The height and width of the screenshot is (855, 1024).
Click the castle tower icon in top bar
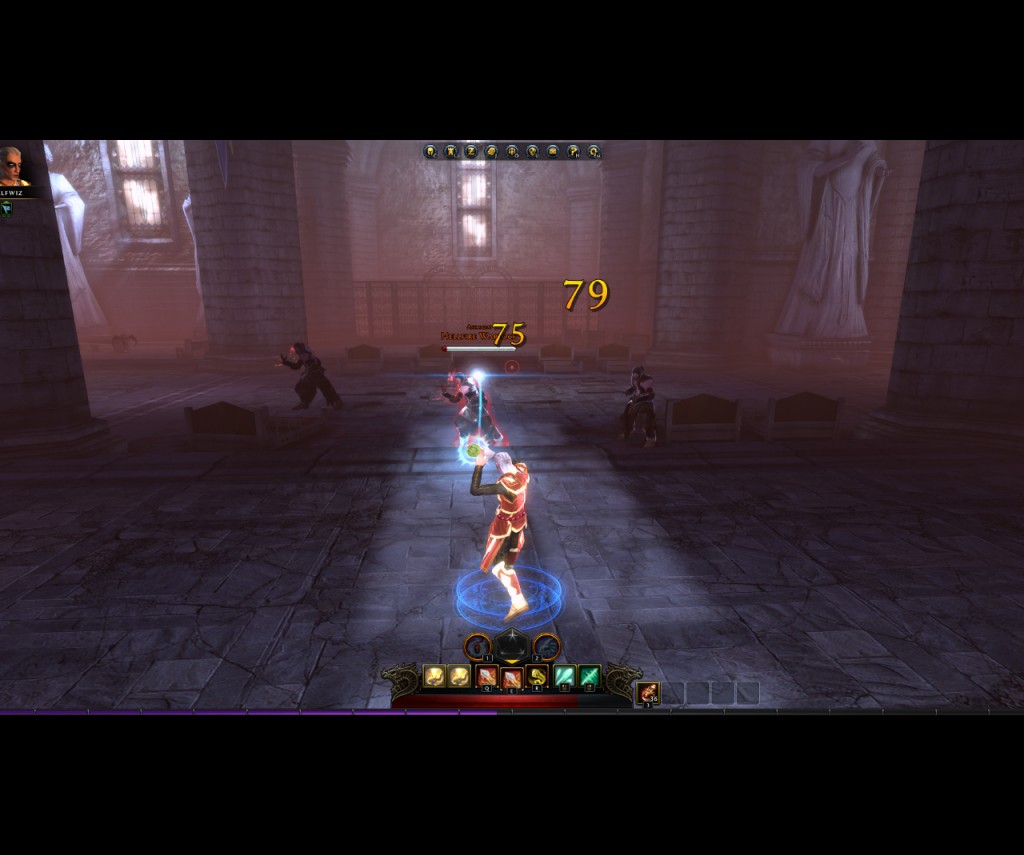451,152
